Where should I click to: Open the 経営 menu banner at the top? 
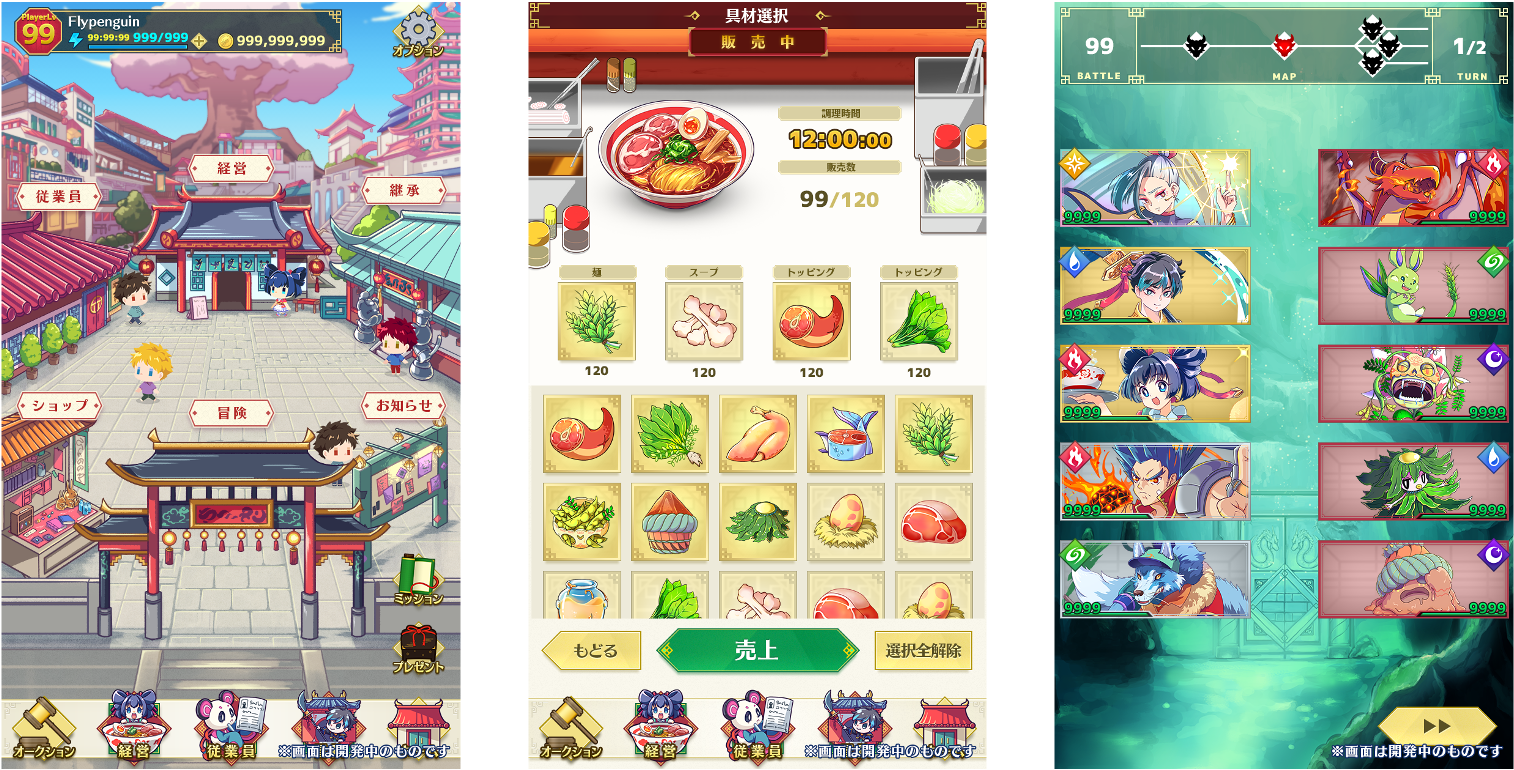(x=232, y=168)
